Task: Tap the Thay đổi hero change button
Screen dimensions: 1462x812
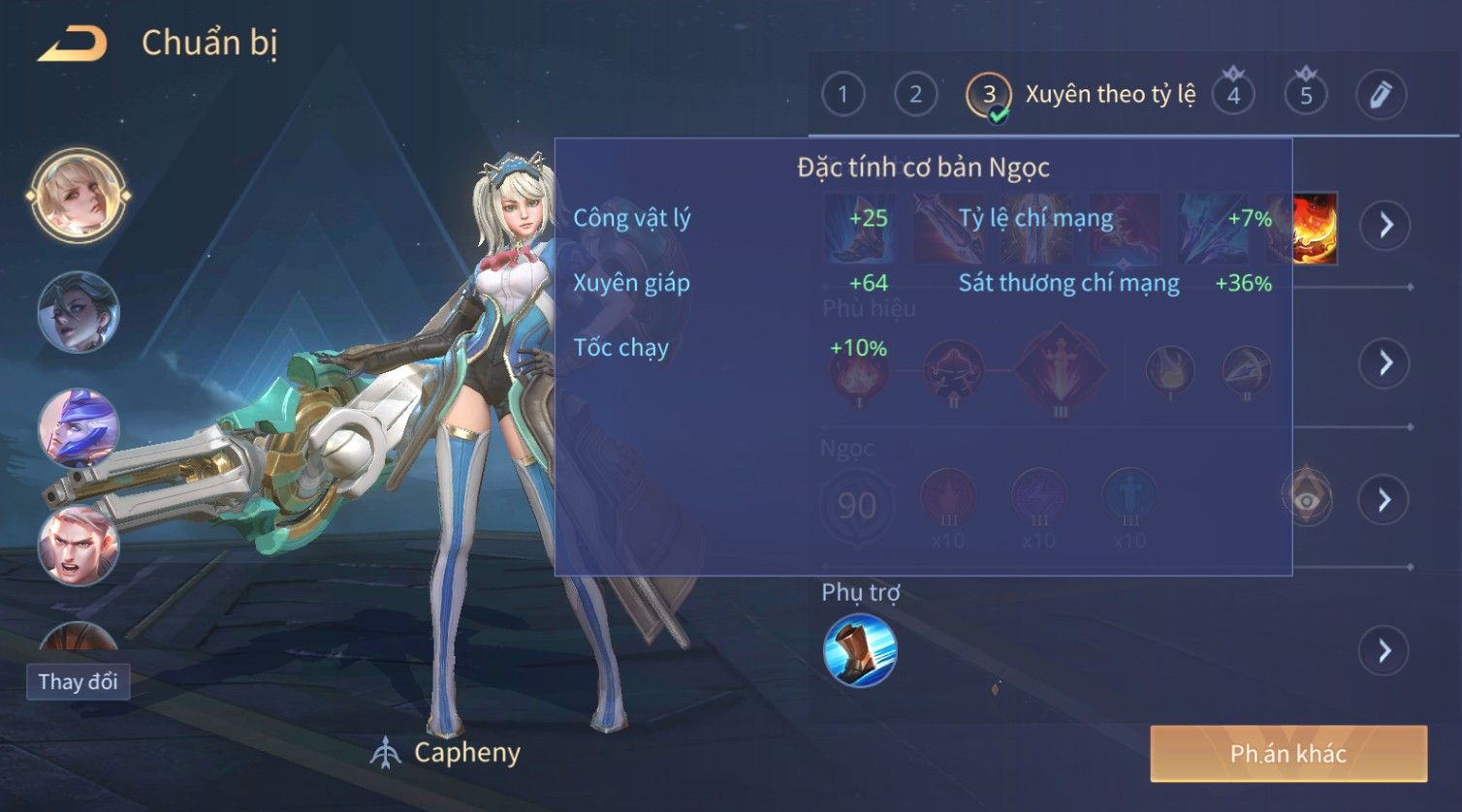Action: tap(78, 681)
